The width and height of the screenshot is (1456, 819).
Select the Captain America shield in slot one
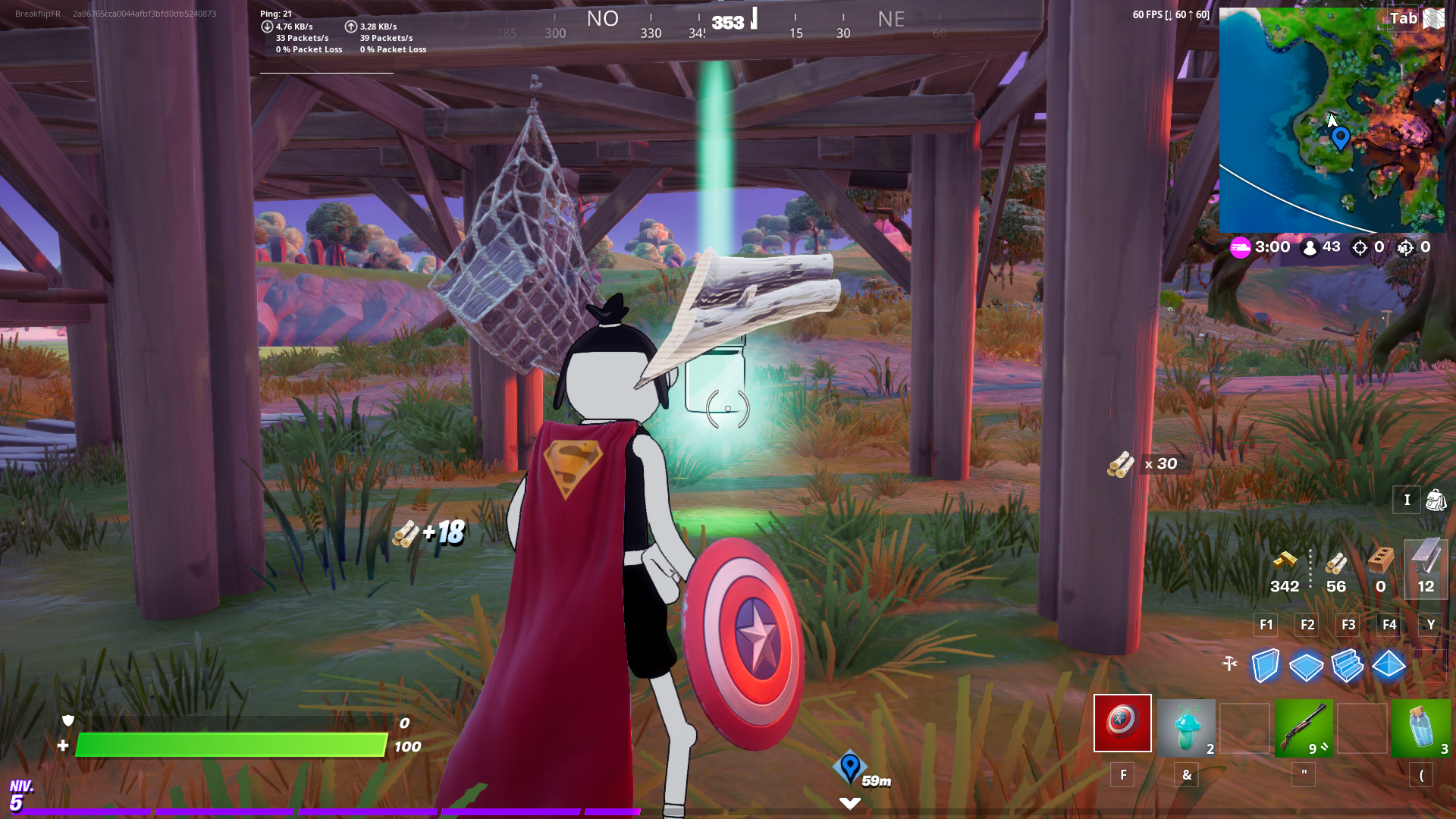coord(1122,723)
